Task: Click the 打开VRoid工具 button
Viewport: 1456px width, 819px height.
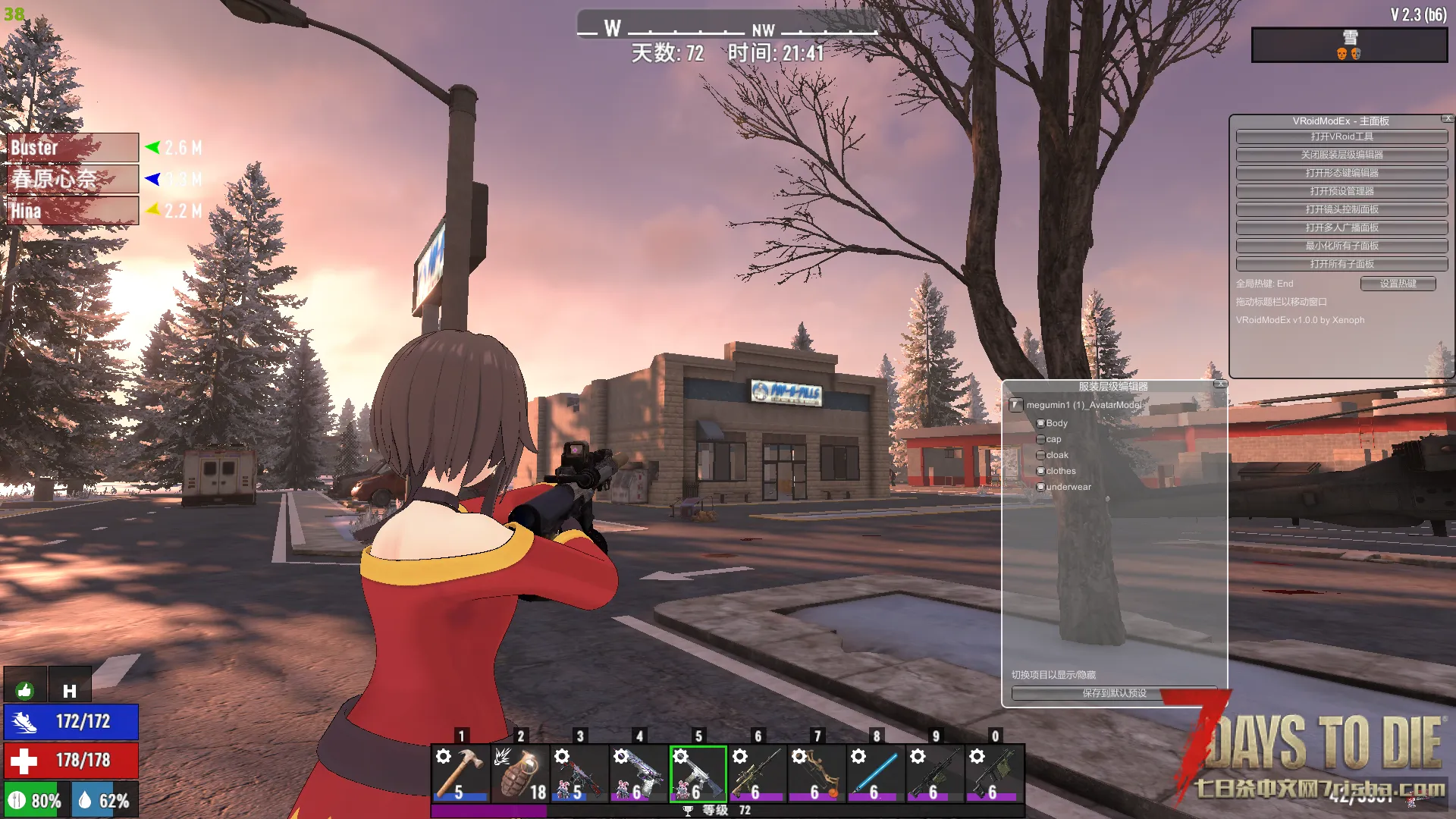Action: (x=1341, y=136)
